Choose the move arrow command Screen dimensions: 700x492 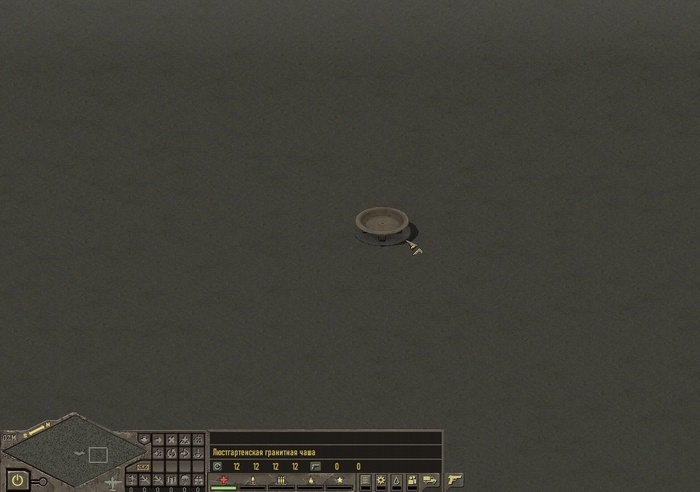coord(158,440)
